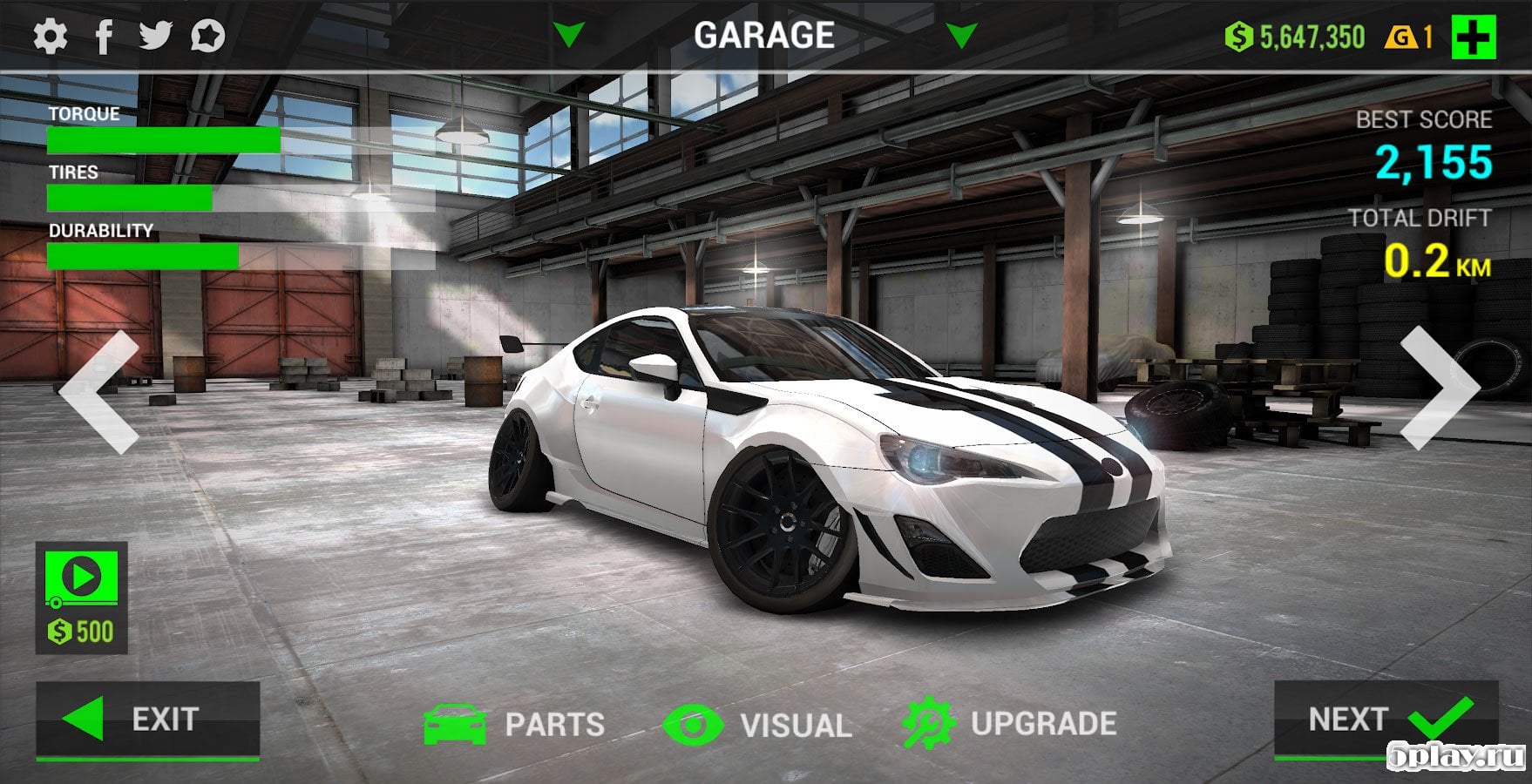Open the gear settings icon
This screenshot has width=1532, height=784.
pyautogui.click(x=50, y=37)
